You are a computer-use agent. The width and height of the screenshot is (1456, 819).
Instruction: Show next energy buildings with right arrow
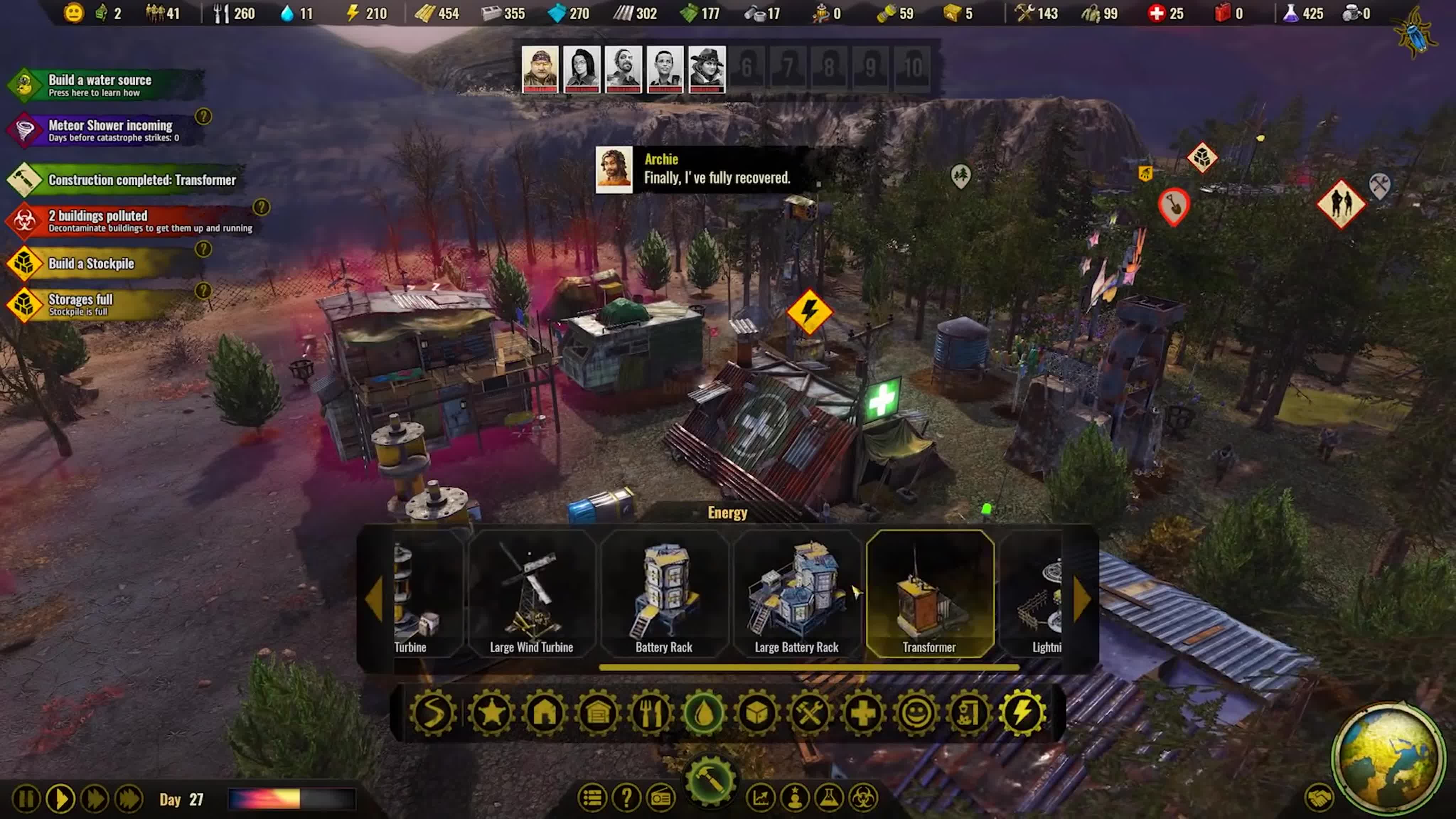(1081, 599)
